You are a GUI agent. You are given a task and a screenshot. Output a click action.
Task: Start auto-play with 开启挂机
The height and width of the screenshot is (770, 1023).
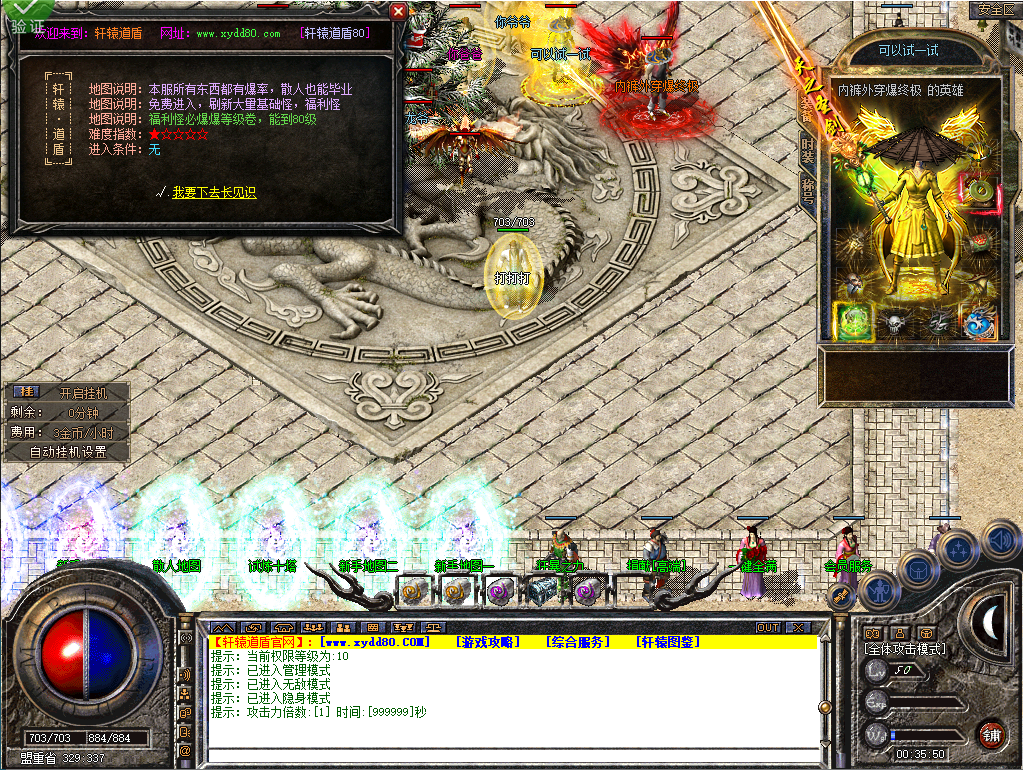tap(82, 393)
